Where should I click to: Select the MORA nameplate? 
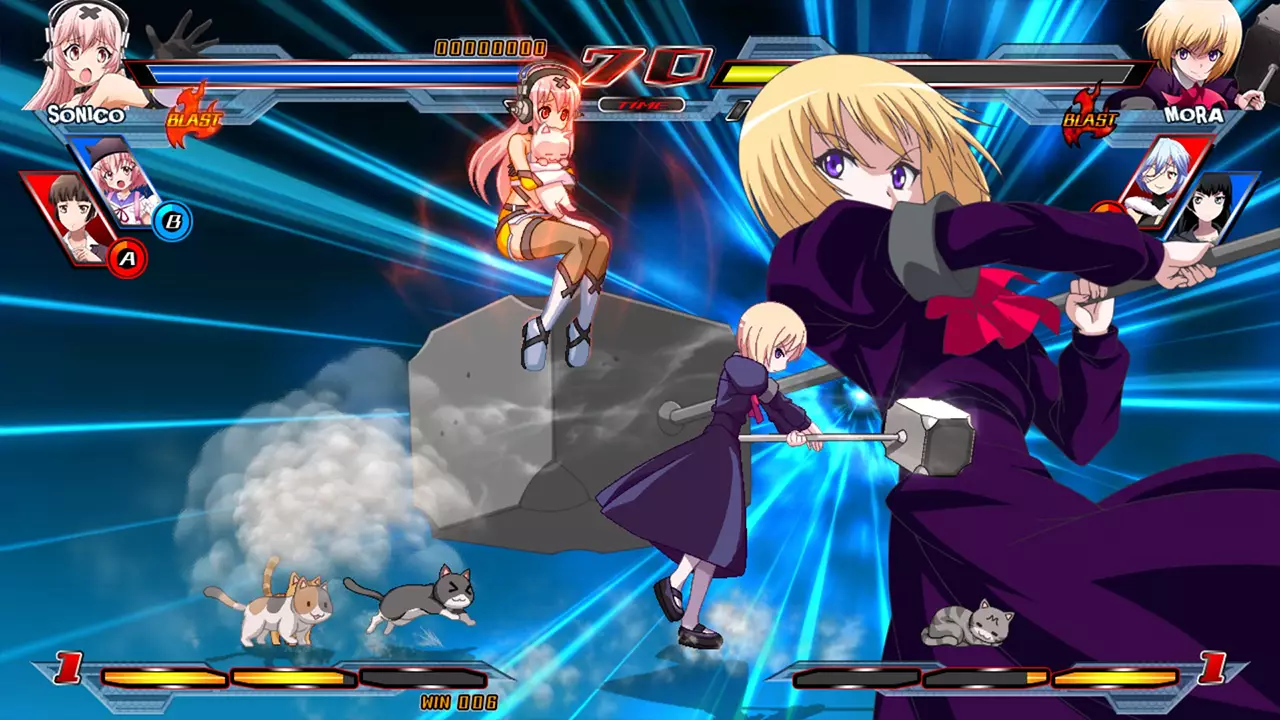point(1195,116)
